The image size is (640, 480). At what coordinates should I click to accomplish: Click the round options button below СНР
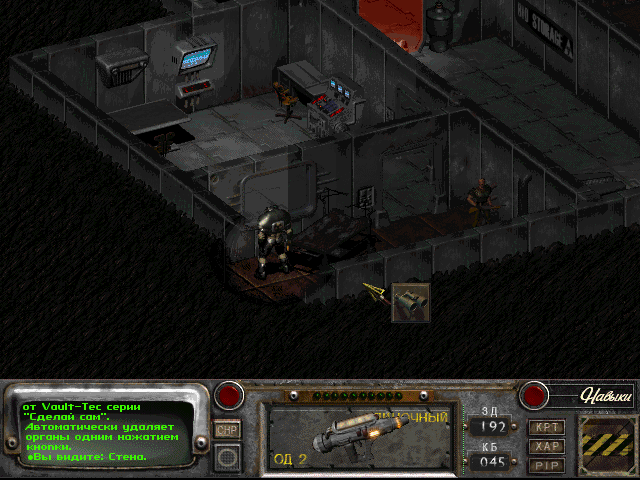click(228, 456)
